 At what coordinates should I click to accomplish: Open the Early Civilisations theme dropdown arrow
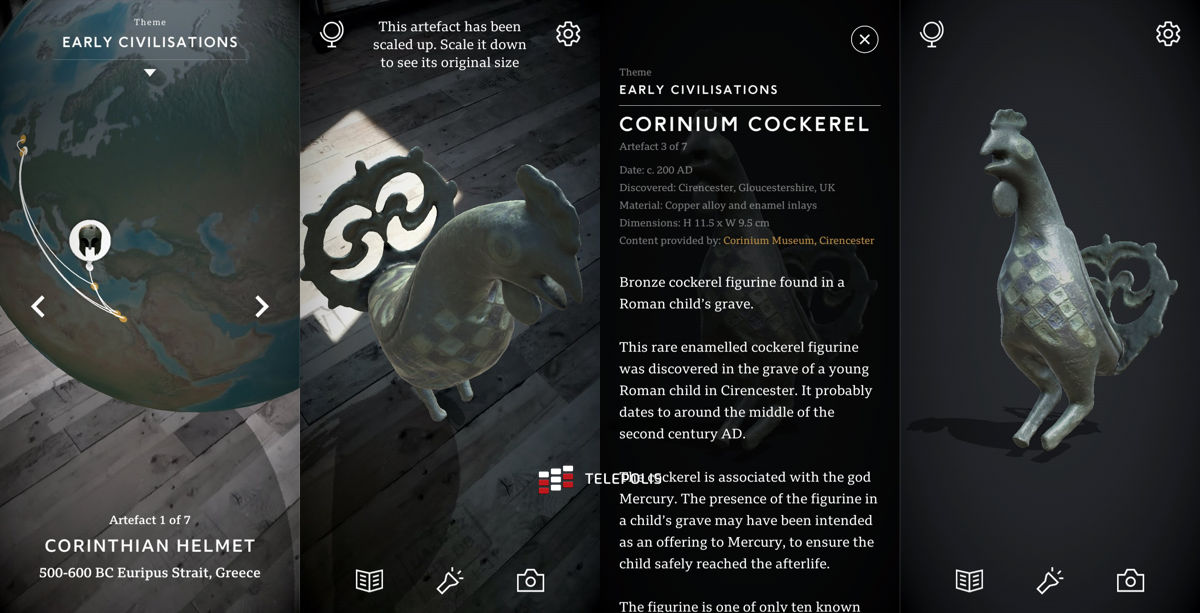point(150,73)
